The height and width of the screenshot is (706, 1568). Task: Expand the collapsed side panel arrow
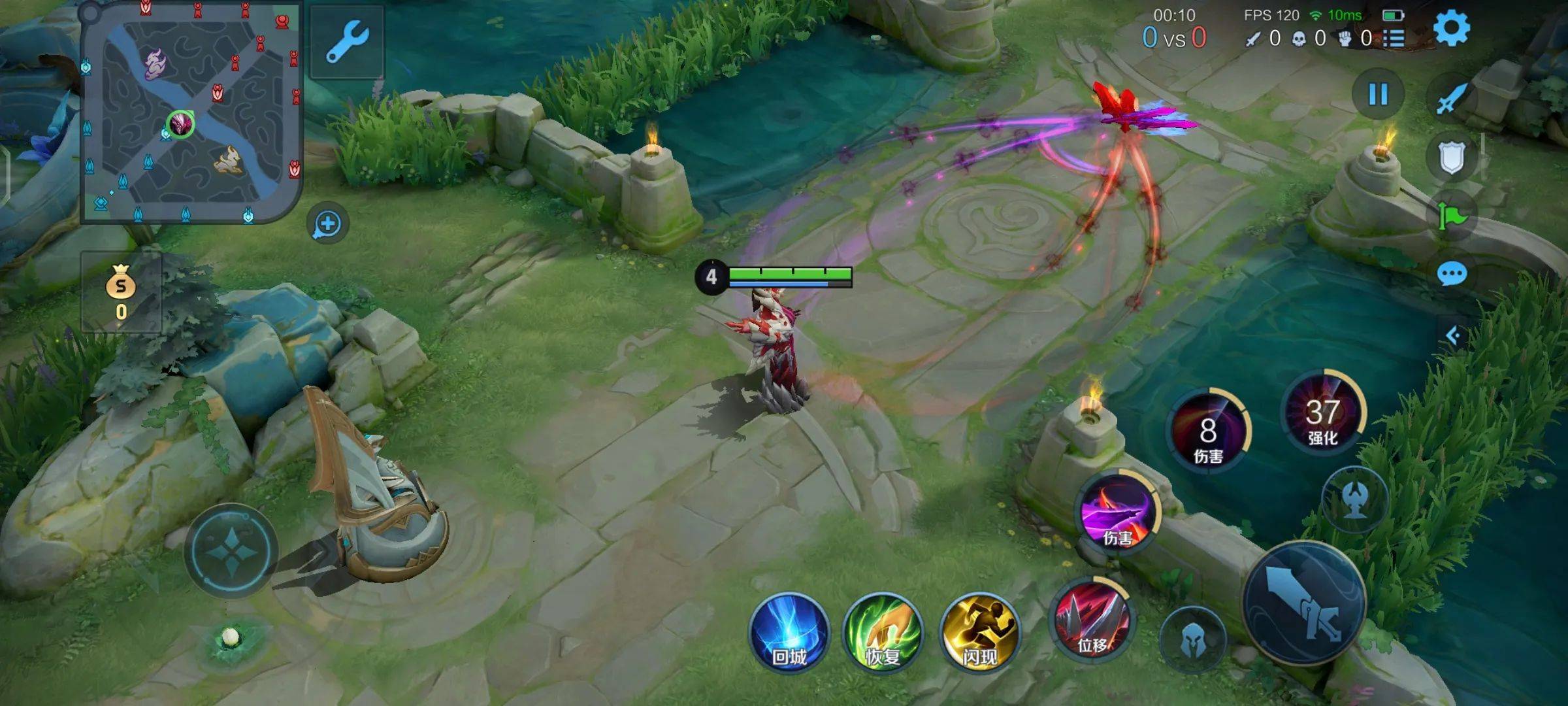(x=1453, y=336)
